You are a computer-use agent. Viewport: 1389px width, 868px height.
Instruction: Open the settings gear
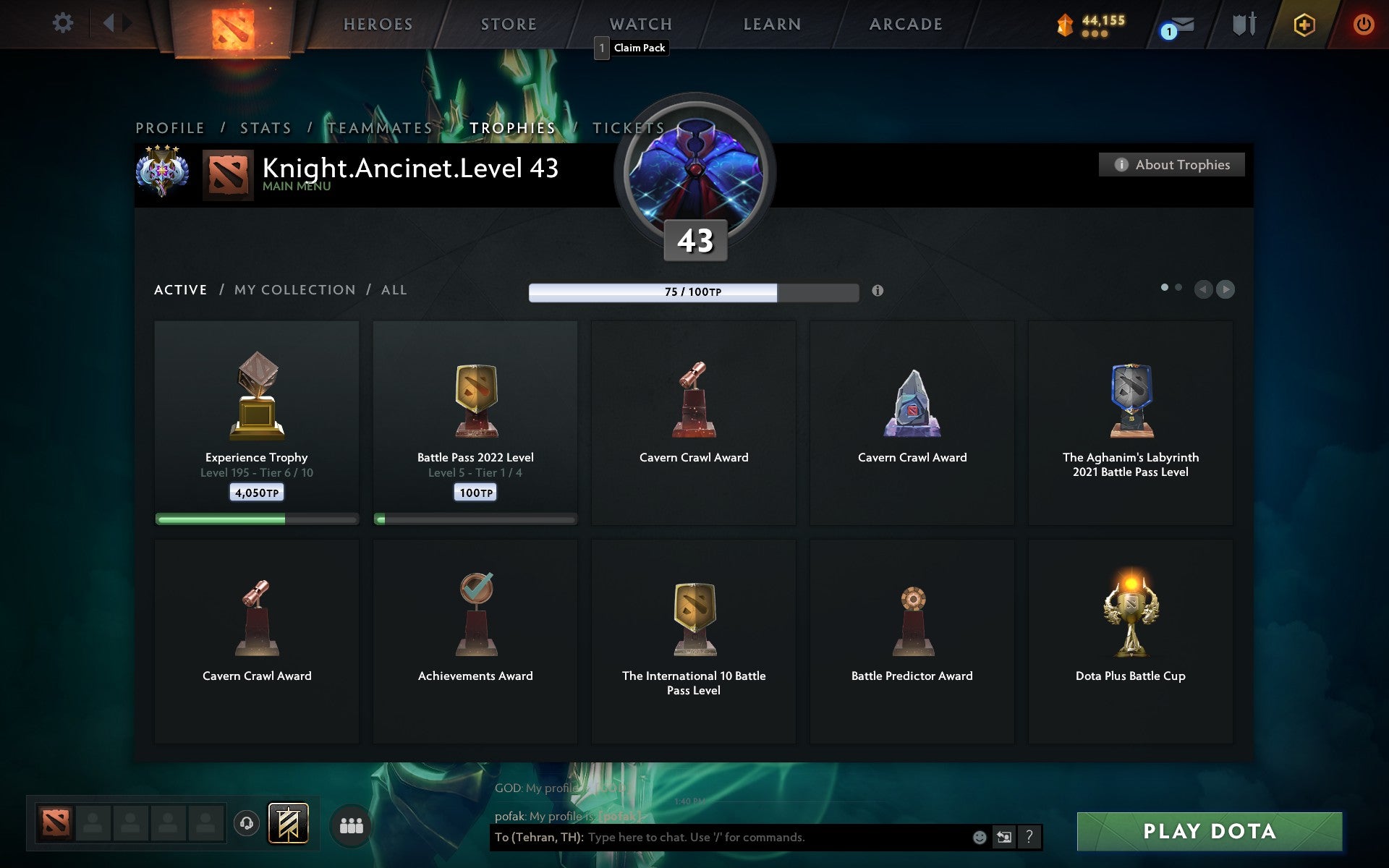point(64,22)
